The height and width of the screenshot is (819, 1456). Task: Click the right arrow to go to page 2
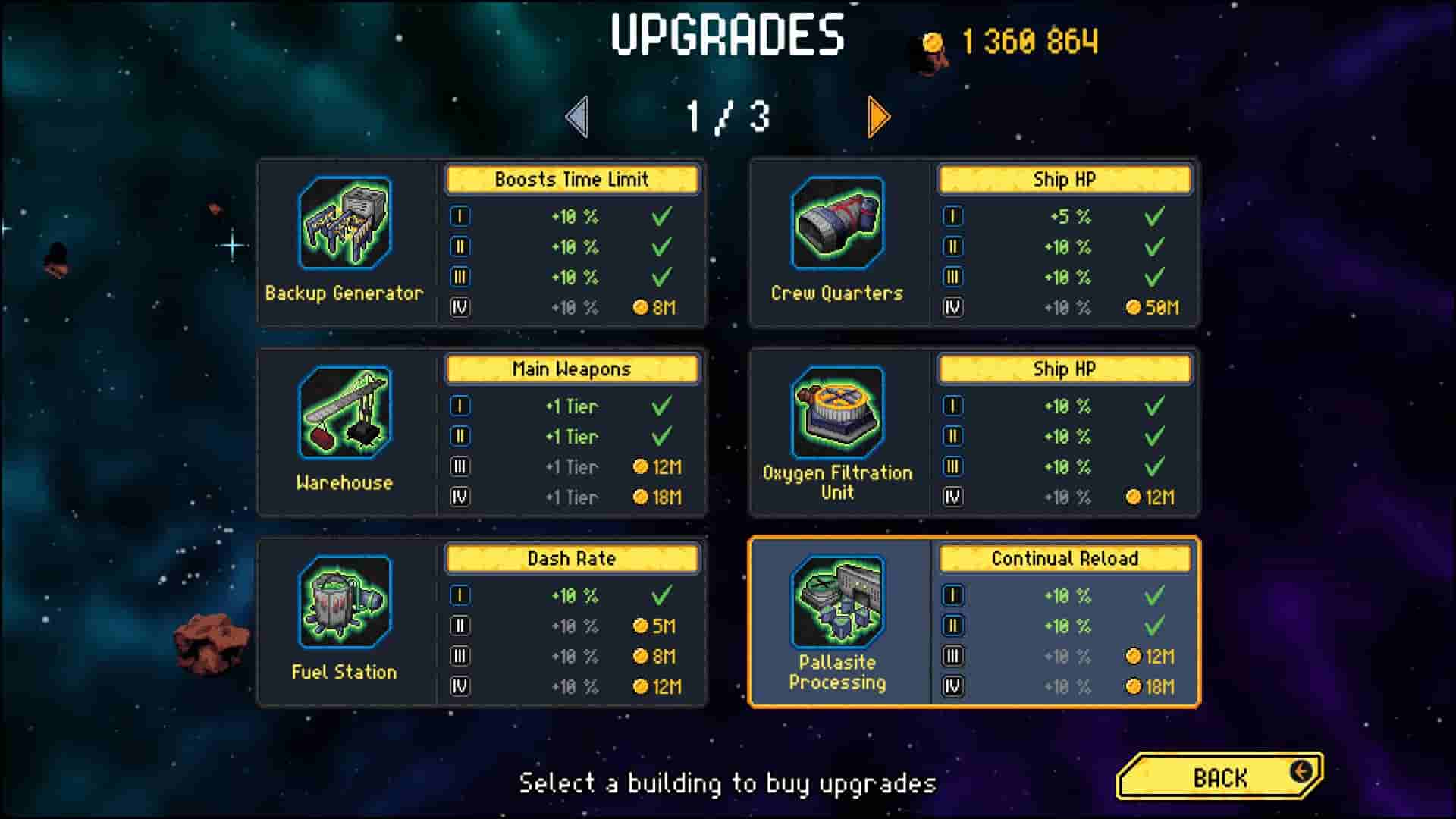(x=877, y=118)
